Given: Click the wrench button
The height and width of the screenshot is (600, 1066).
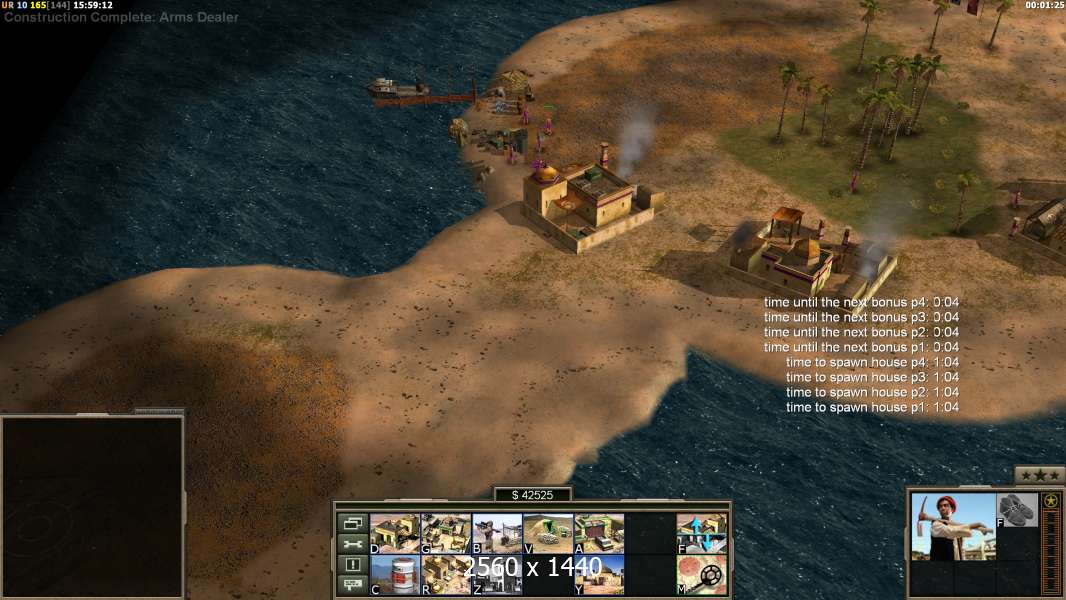Looking at the screenshot, I should point(352,544).
